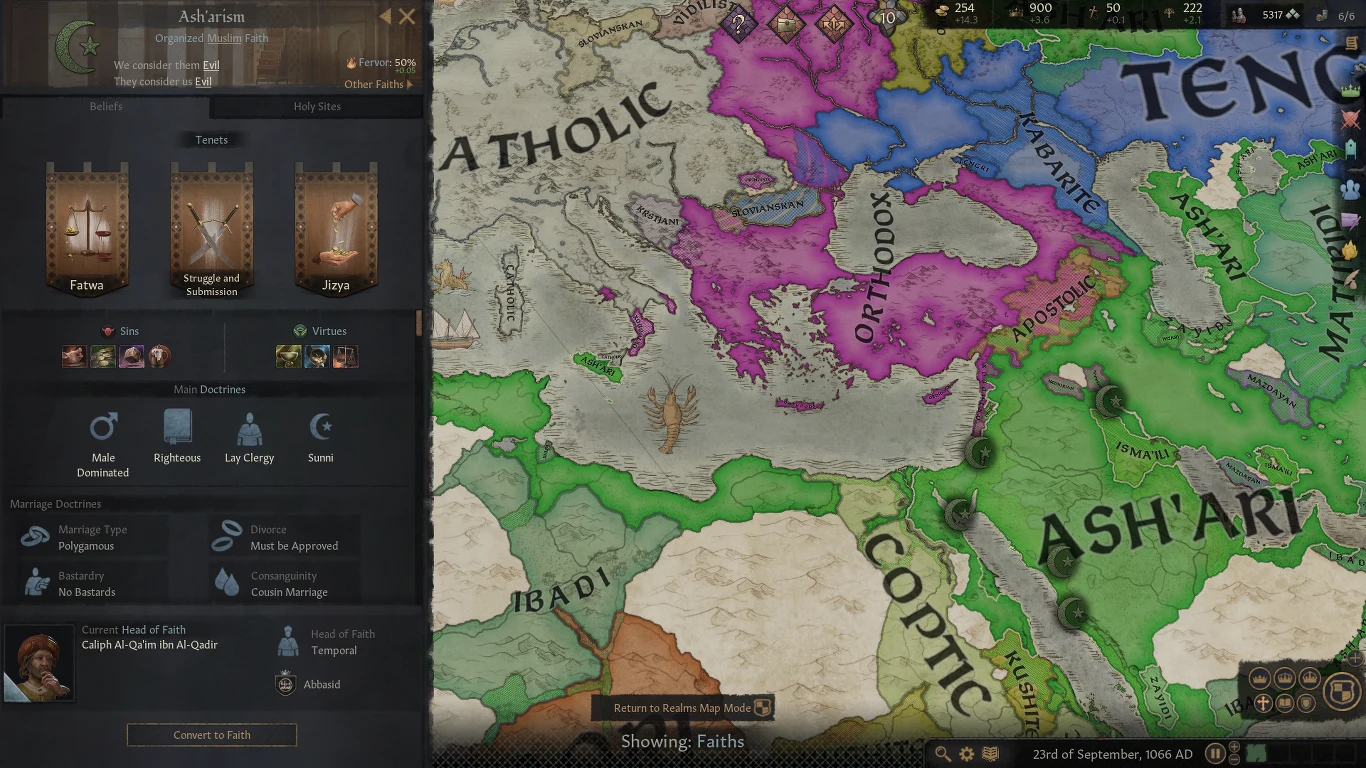Screen dimensions: 1366x768
Task: Open the religion map mode cross icon
Action: pos(1263,702)
